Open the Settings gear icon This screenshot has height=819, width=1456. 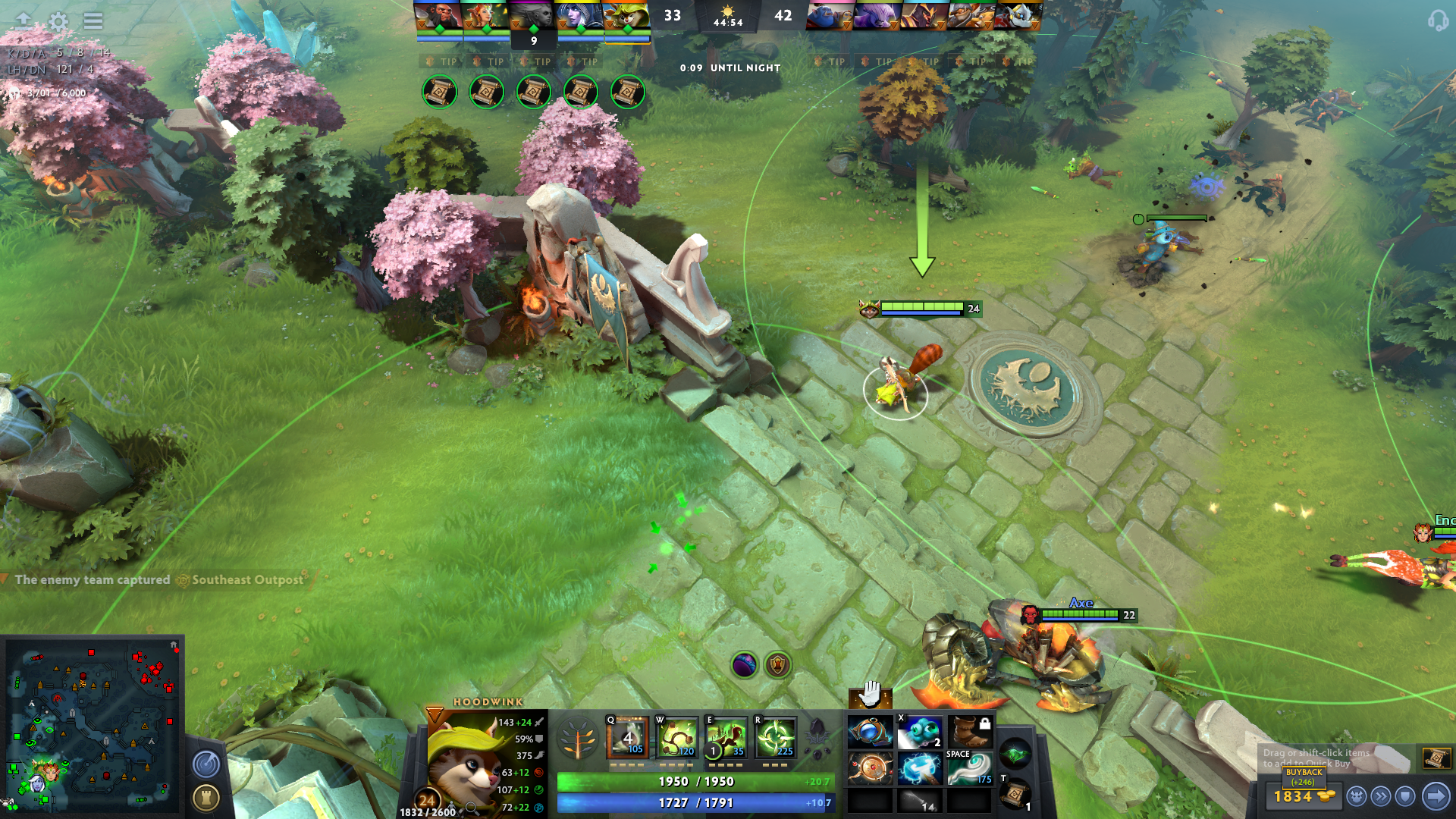pyautogui.click(x=58, y=21)
